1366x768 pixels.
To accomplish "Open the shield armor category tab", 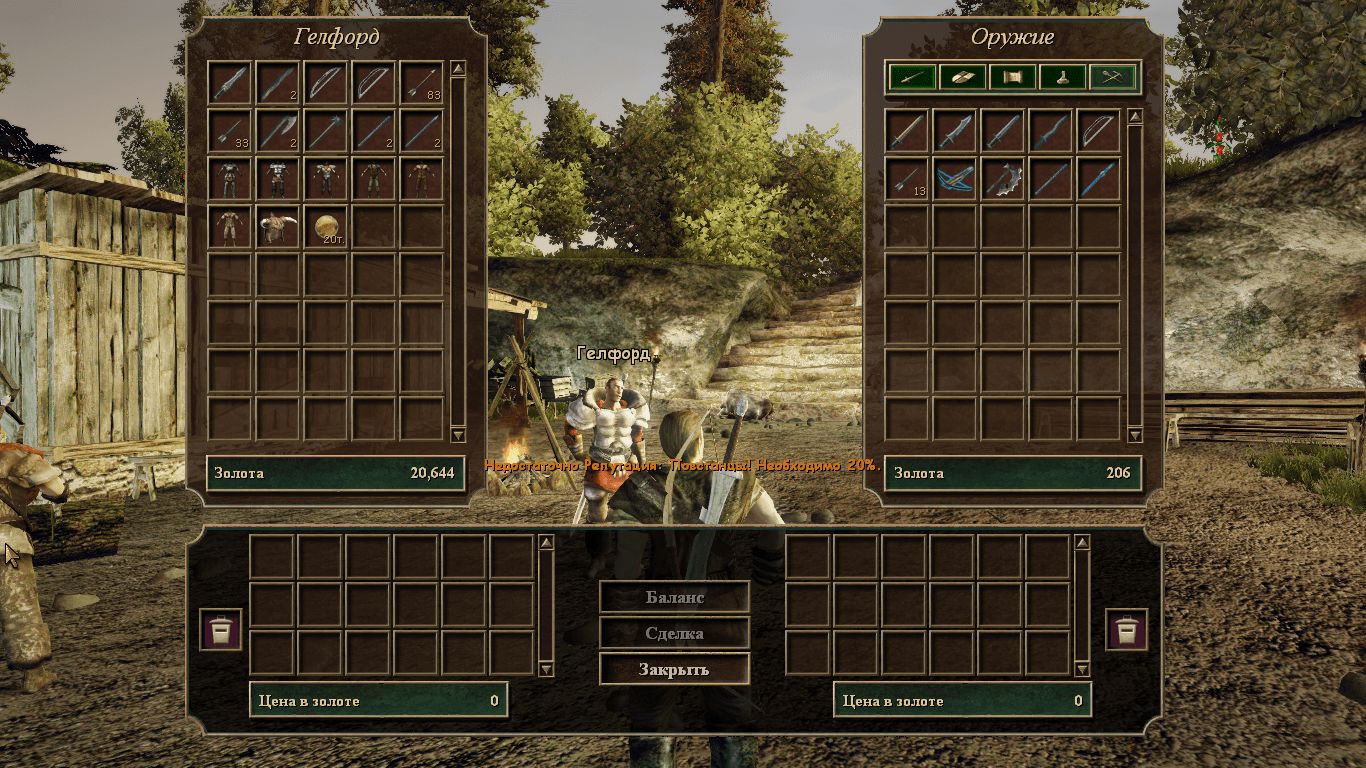I will coord(962,76).
